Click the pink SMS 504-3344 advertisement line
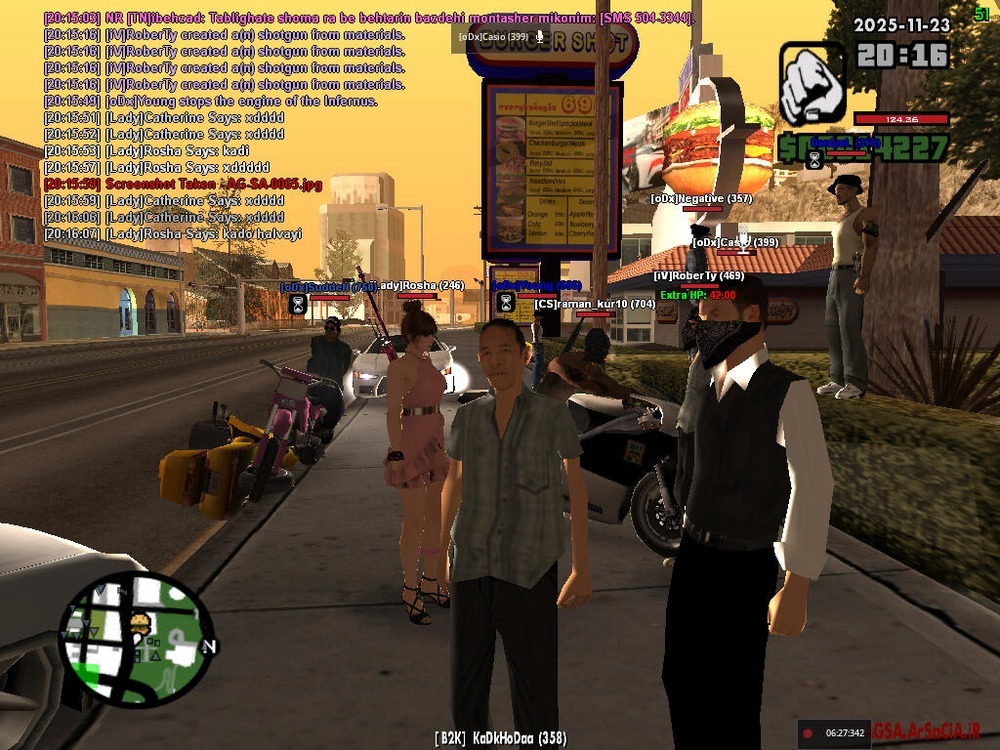This screenshot has height=750, width=1000. click(370, 18)
